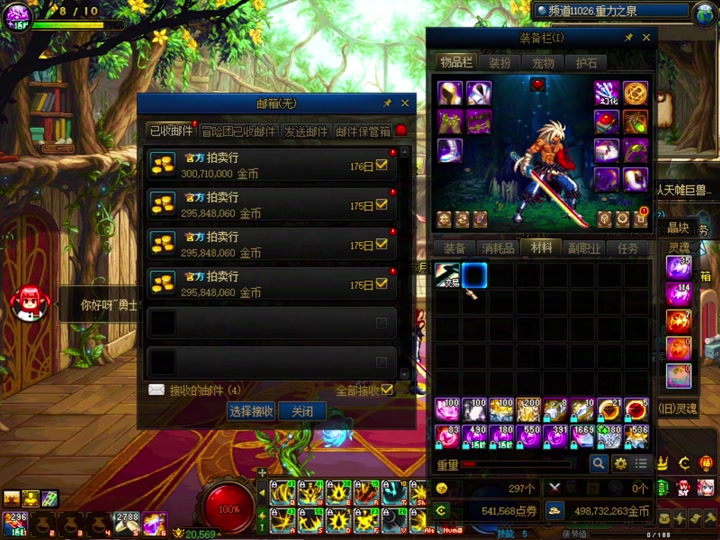Image resolution: width=720 pixels, height=540 pixels.
Task: Click the 选择接收 button
Action: click(x=250, y=411)
